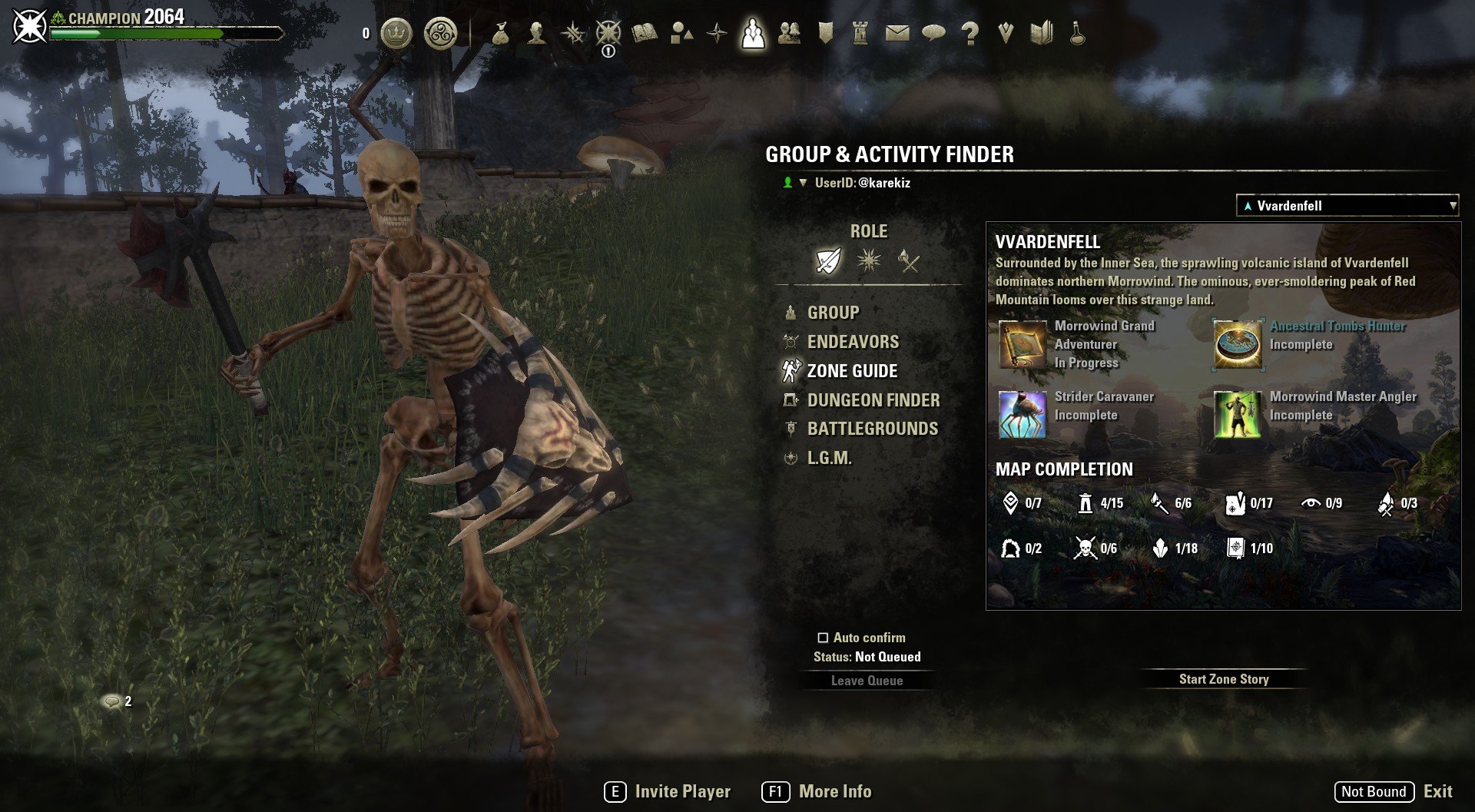Open the Group category

click(833, 313)
